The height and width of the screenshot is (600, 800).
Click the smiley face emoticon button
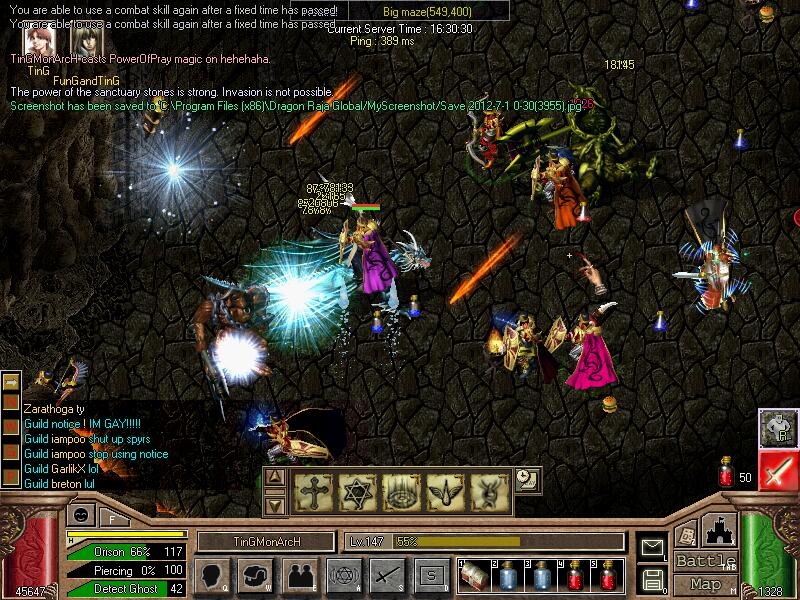pos(79,516)
